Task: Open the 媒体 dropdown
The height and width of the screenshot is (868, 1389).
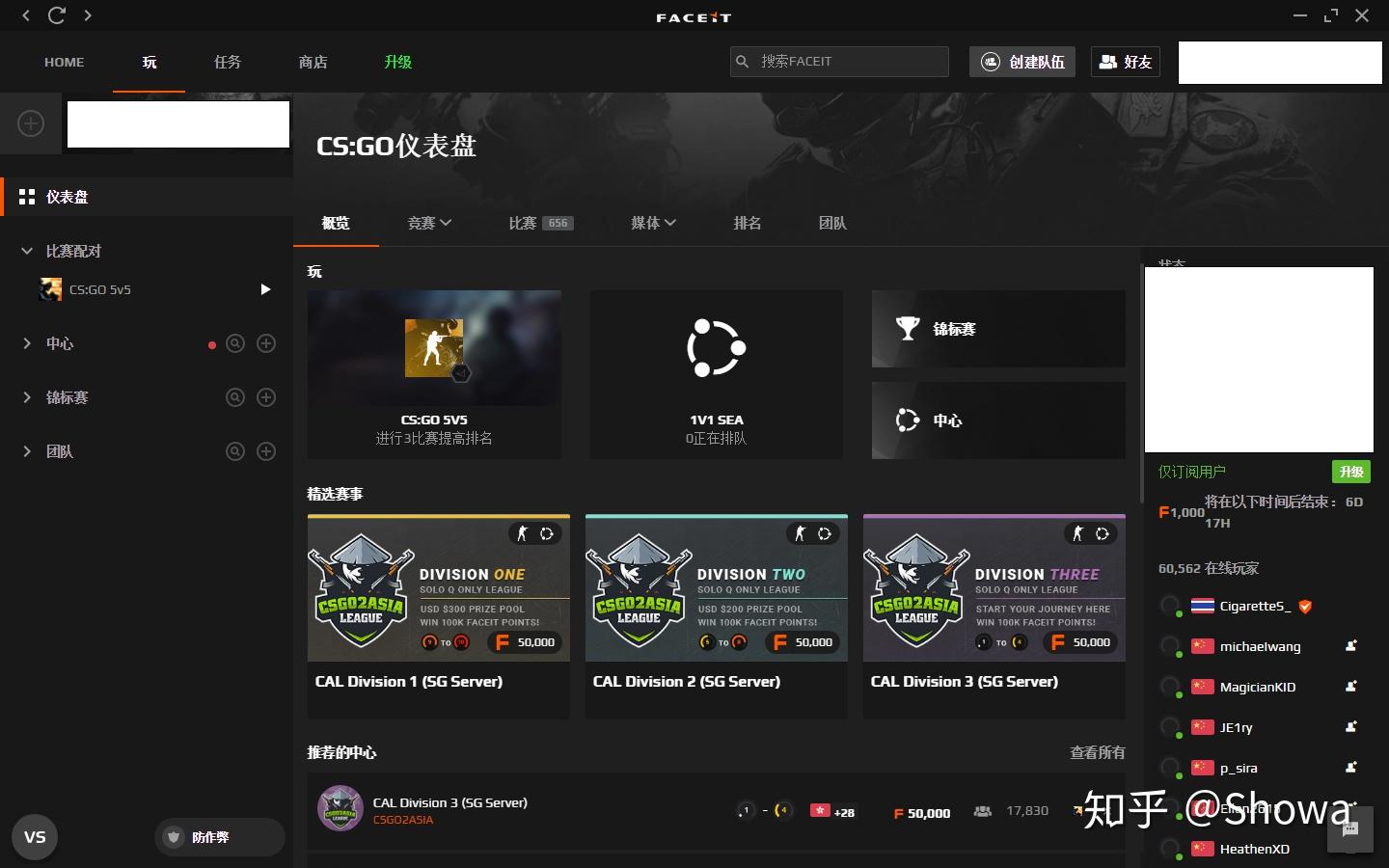Action: 653,223
